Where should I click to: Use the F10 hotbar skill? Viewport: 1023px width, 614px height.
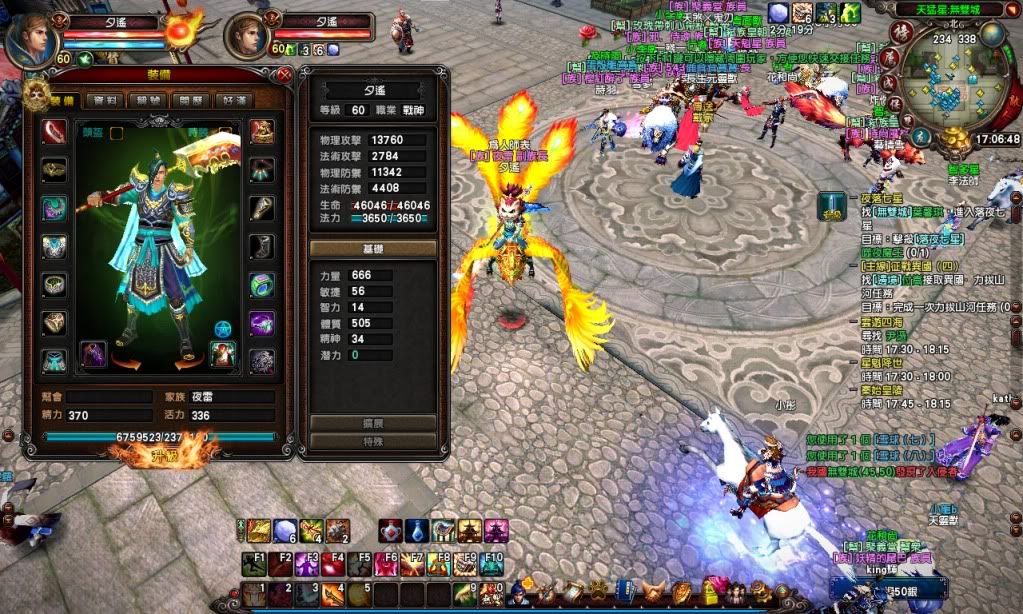tap(492, 565)
